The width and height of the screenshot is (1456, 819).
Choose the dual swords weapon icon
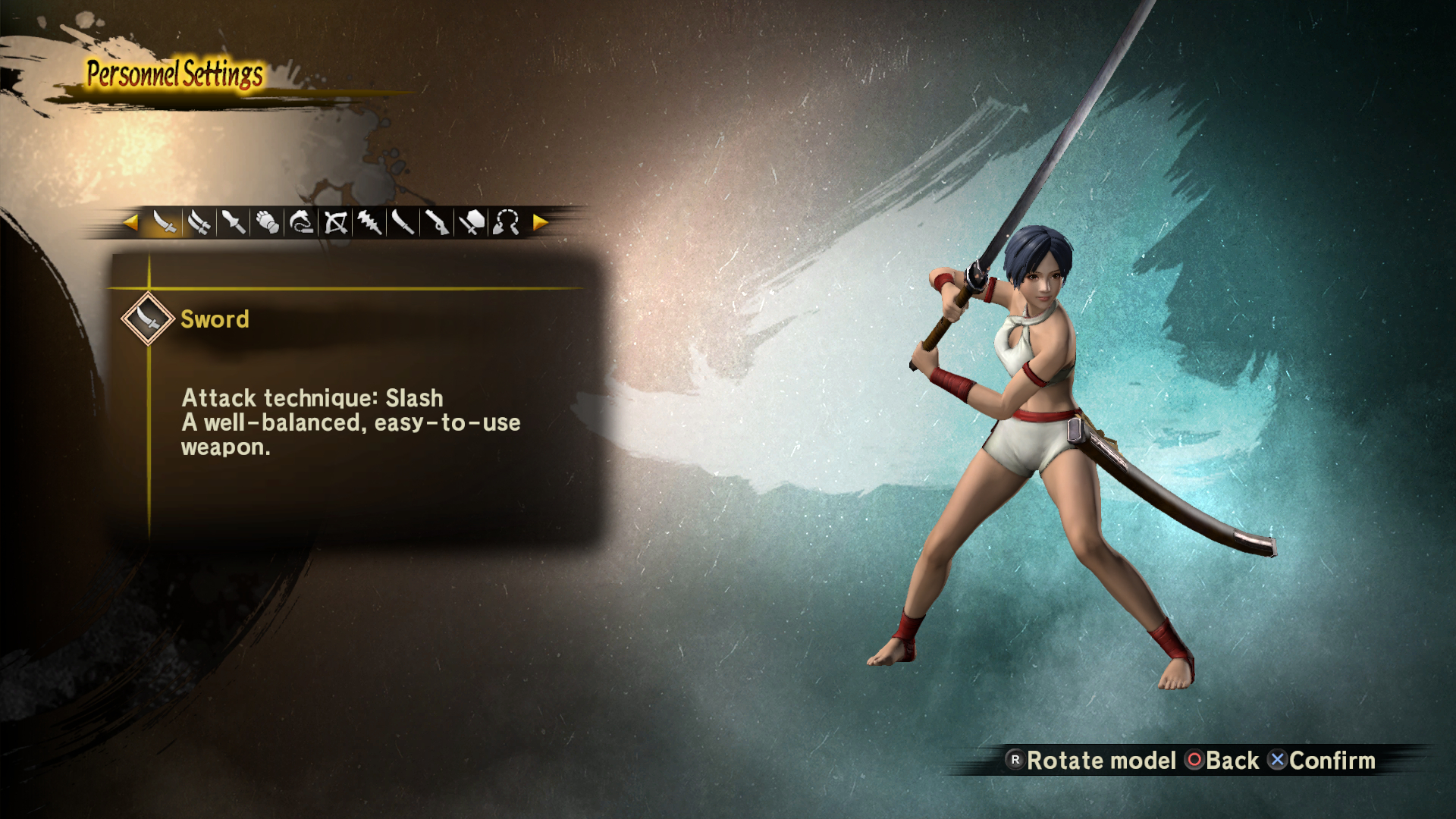pyautogui.click(x=199, y=222)
